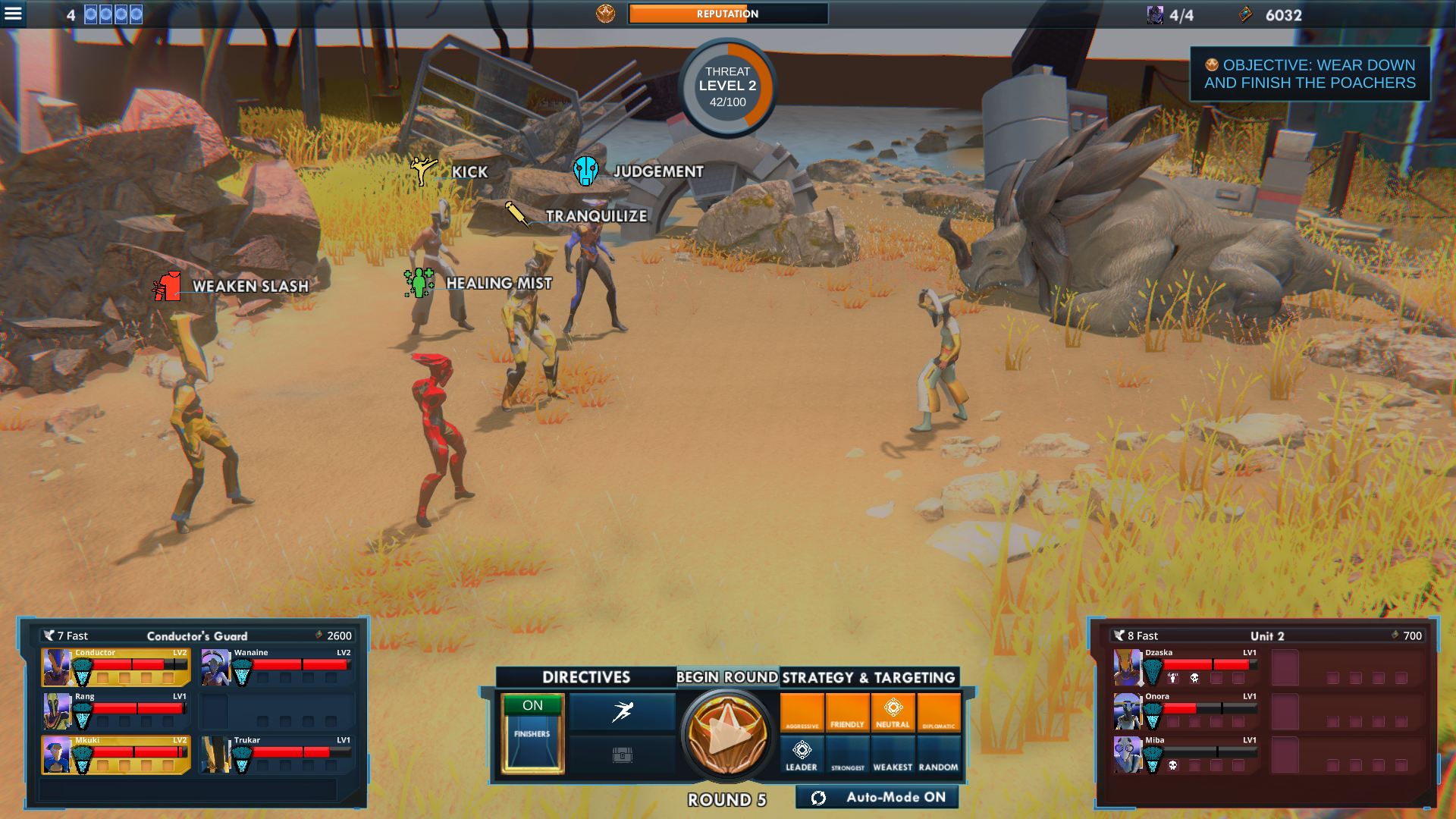
Task: Choose Mkuki's unit card
Action: click(x=116, y=755)
